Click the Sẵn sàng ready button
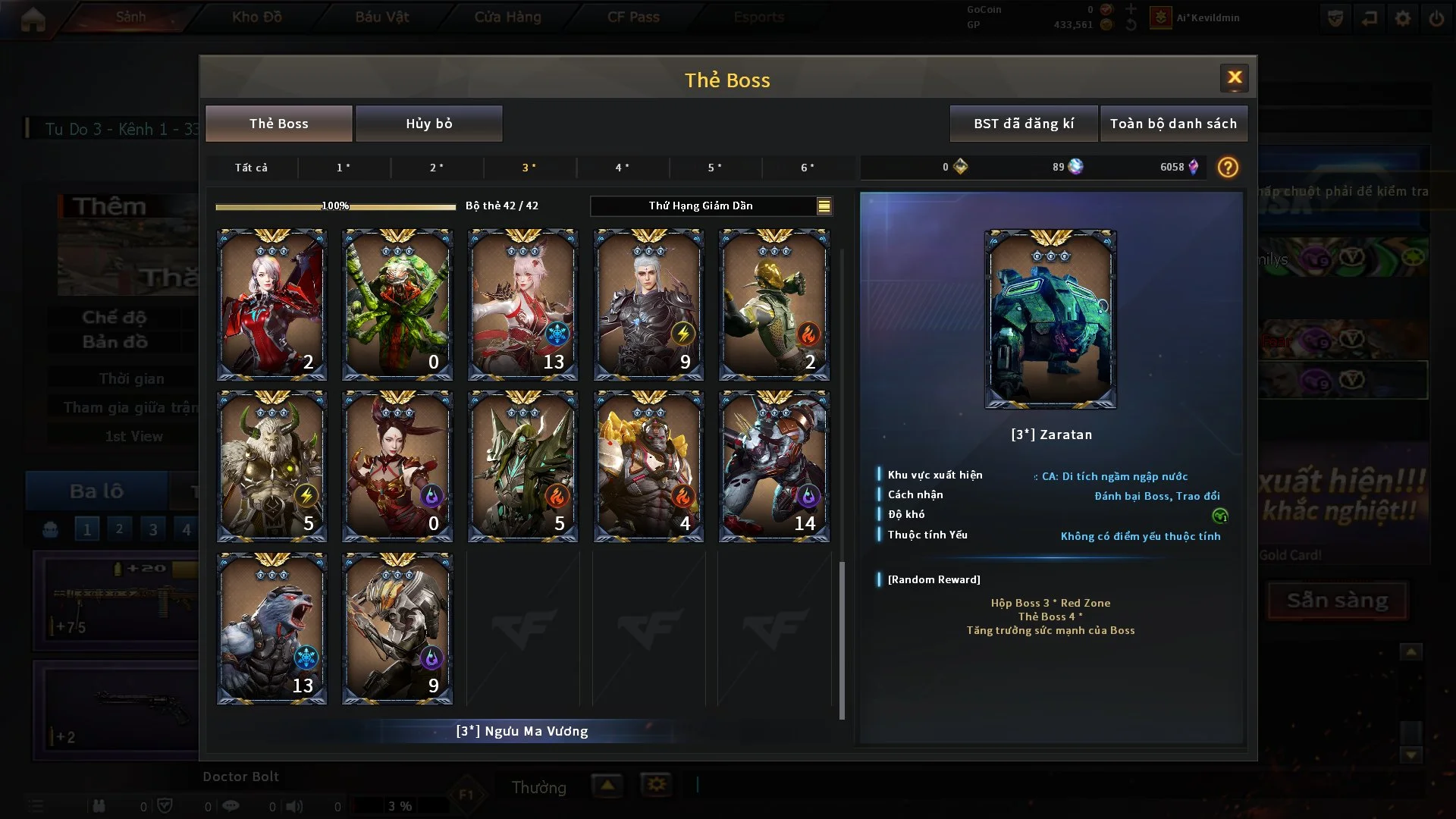Image resolution: width=1456 pixels, height=819 pixels. pyautogui.click(x=1337, y=601)
